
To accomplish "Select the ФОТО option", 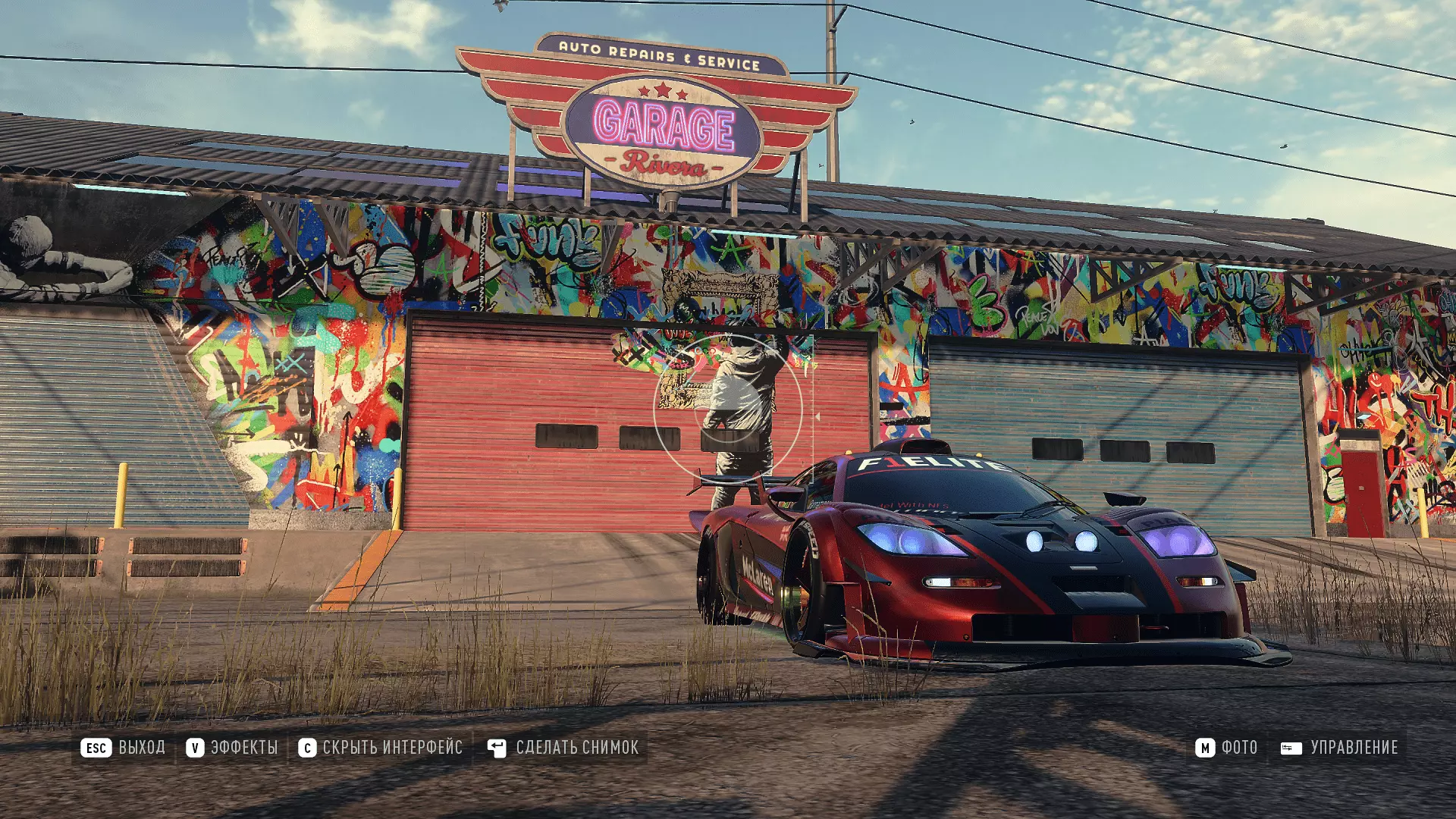I will click(1226, 748).
